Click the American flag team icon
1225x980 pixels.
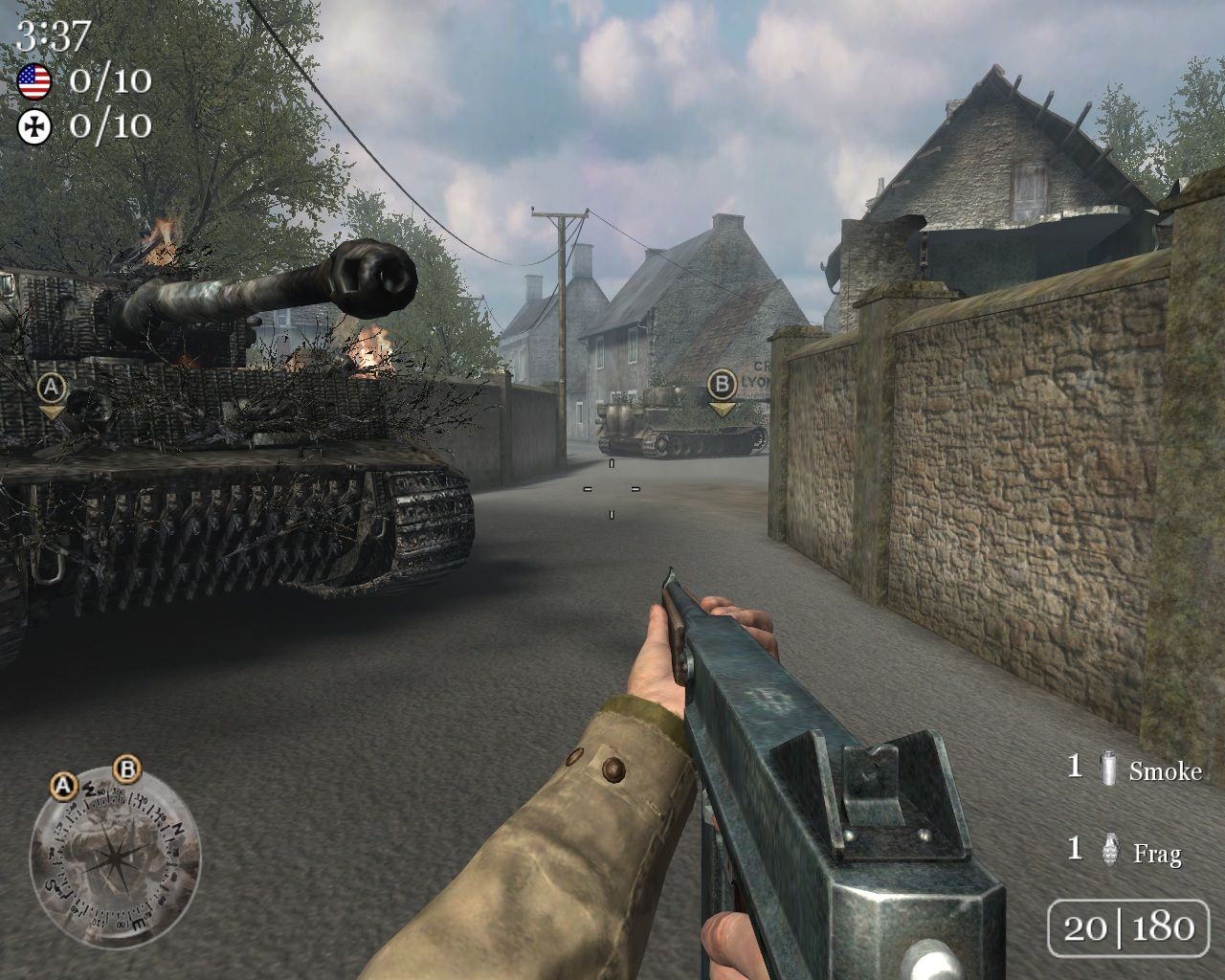coord(34,81)
